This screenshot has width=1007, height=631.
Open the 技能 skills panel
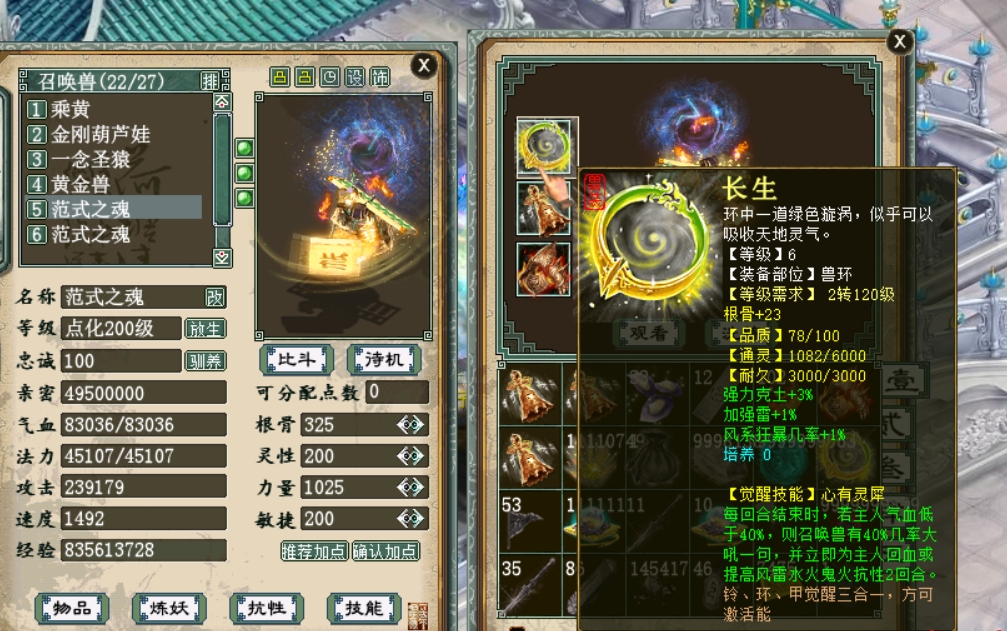364,607
